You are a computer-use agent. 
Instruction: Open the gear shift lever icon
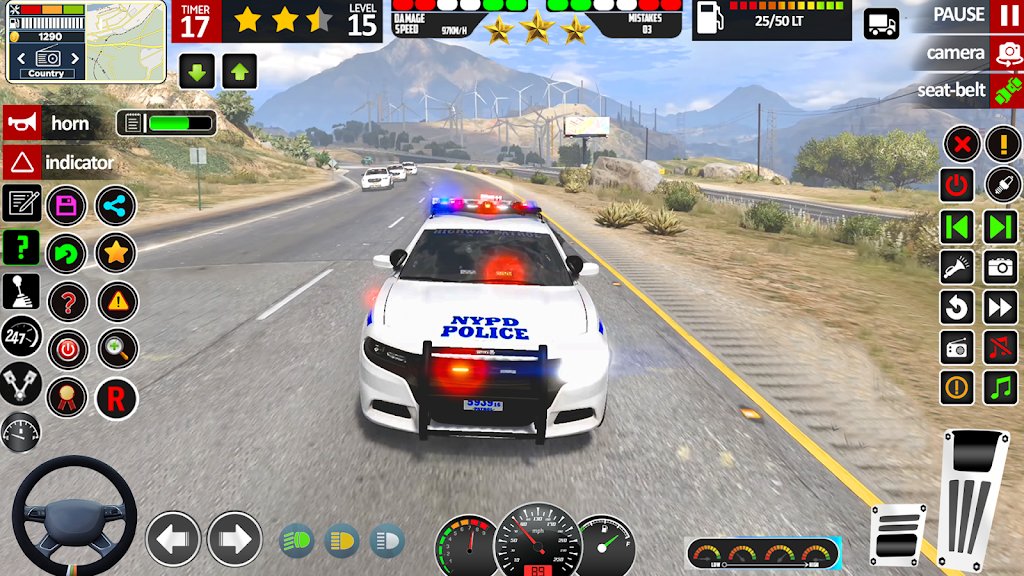click(x=21, y=292)
